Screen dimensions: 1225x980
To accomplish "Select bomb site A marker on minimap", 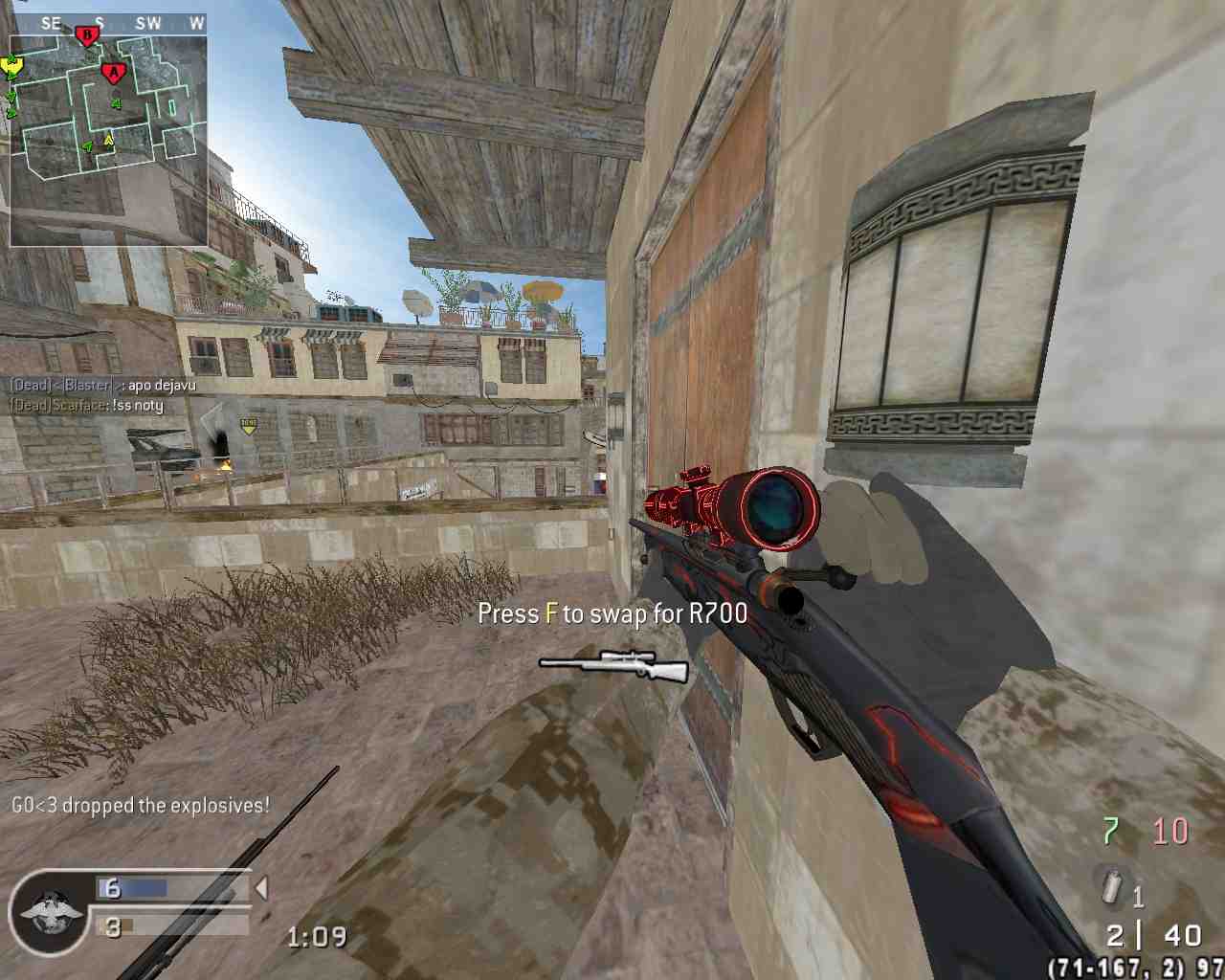I will pos(114,72).
